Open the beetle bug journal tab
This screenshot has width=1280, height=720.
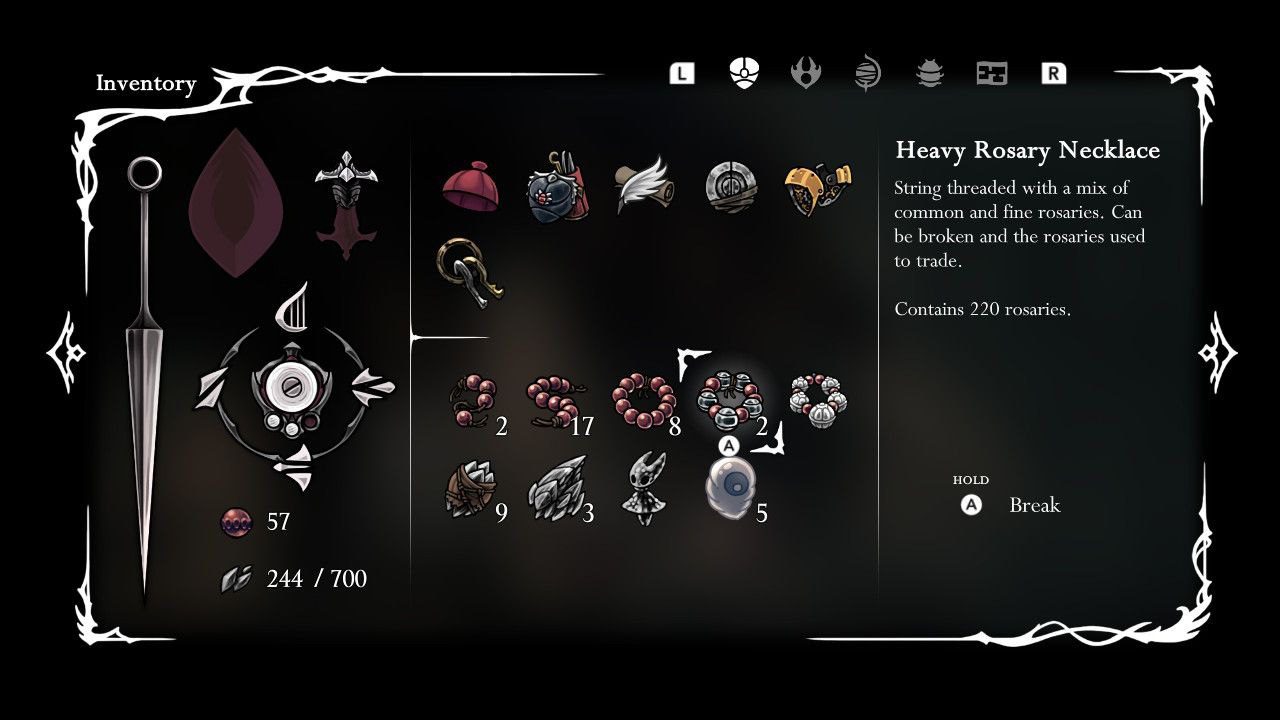point(930,73)
